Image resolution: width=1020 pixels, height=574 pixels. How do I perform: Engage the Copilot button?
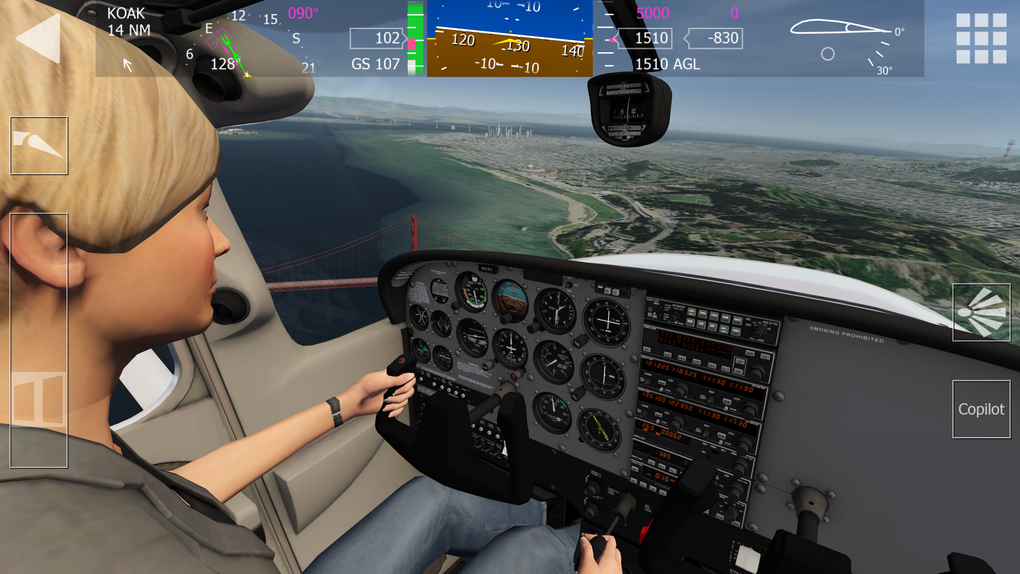click(x=981, y=409)
